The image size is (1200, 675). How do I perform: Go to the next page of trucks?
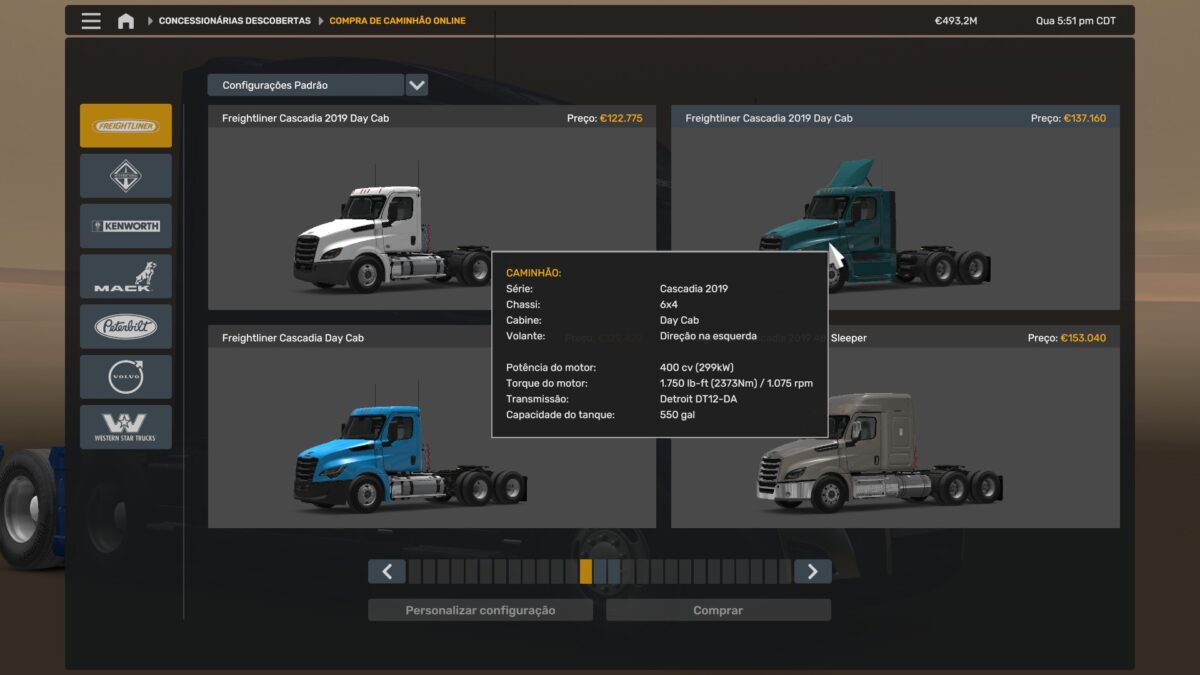812,571
